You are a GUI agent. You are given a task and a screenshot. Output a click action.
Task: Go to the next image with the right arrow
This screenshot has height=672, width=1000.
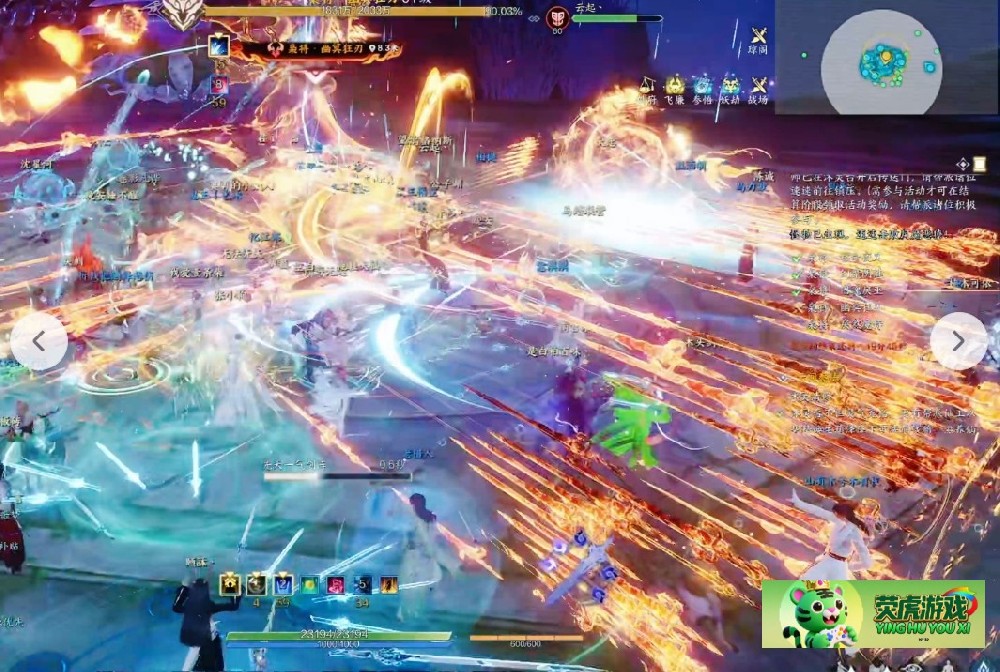(x=958, y=341)
